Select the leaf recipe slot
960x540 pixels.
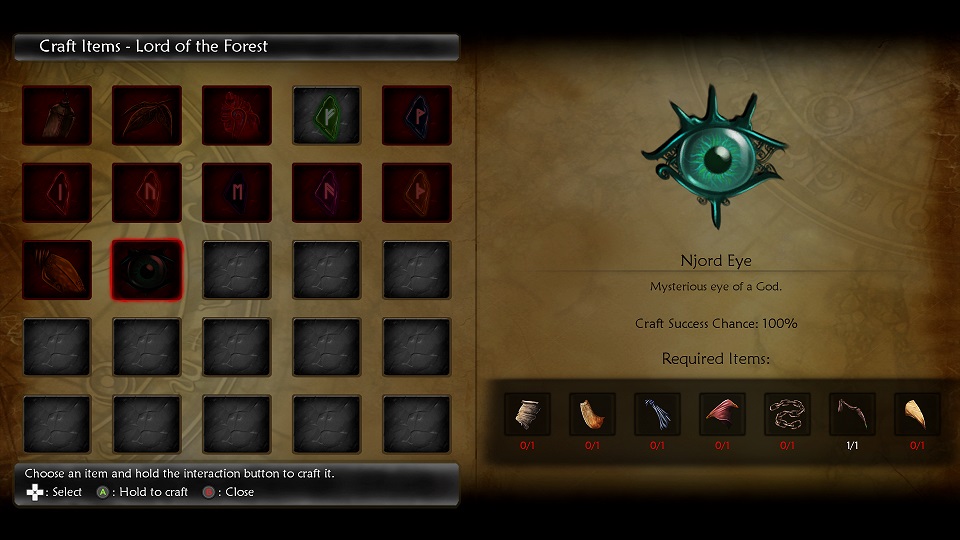coord(147,115)
